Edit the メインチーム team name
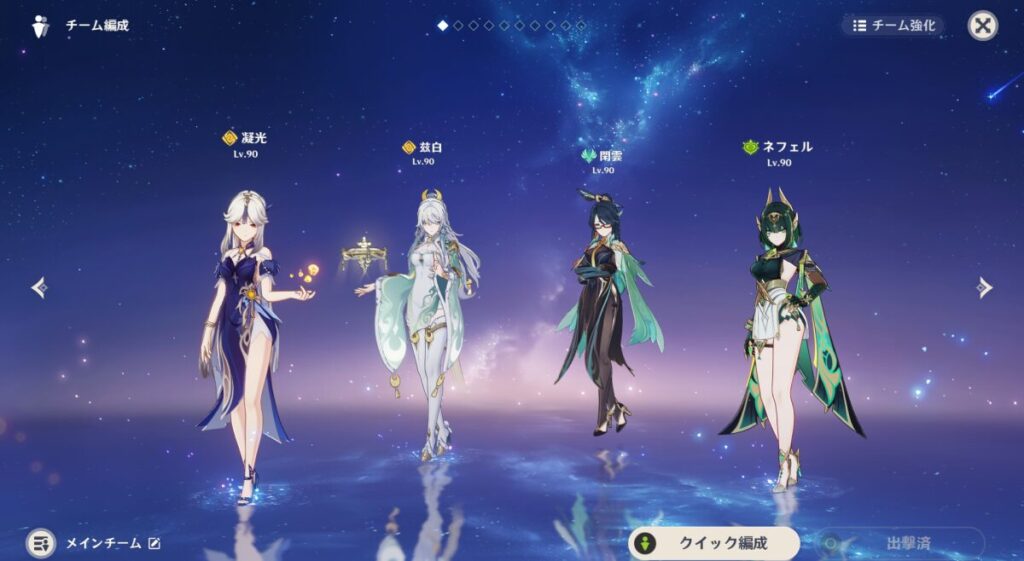 pyautogui.click(x=154, y=543)
